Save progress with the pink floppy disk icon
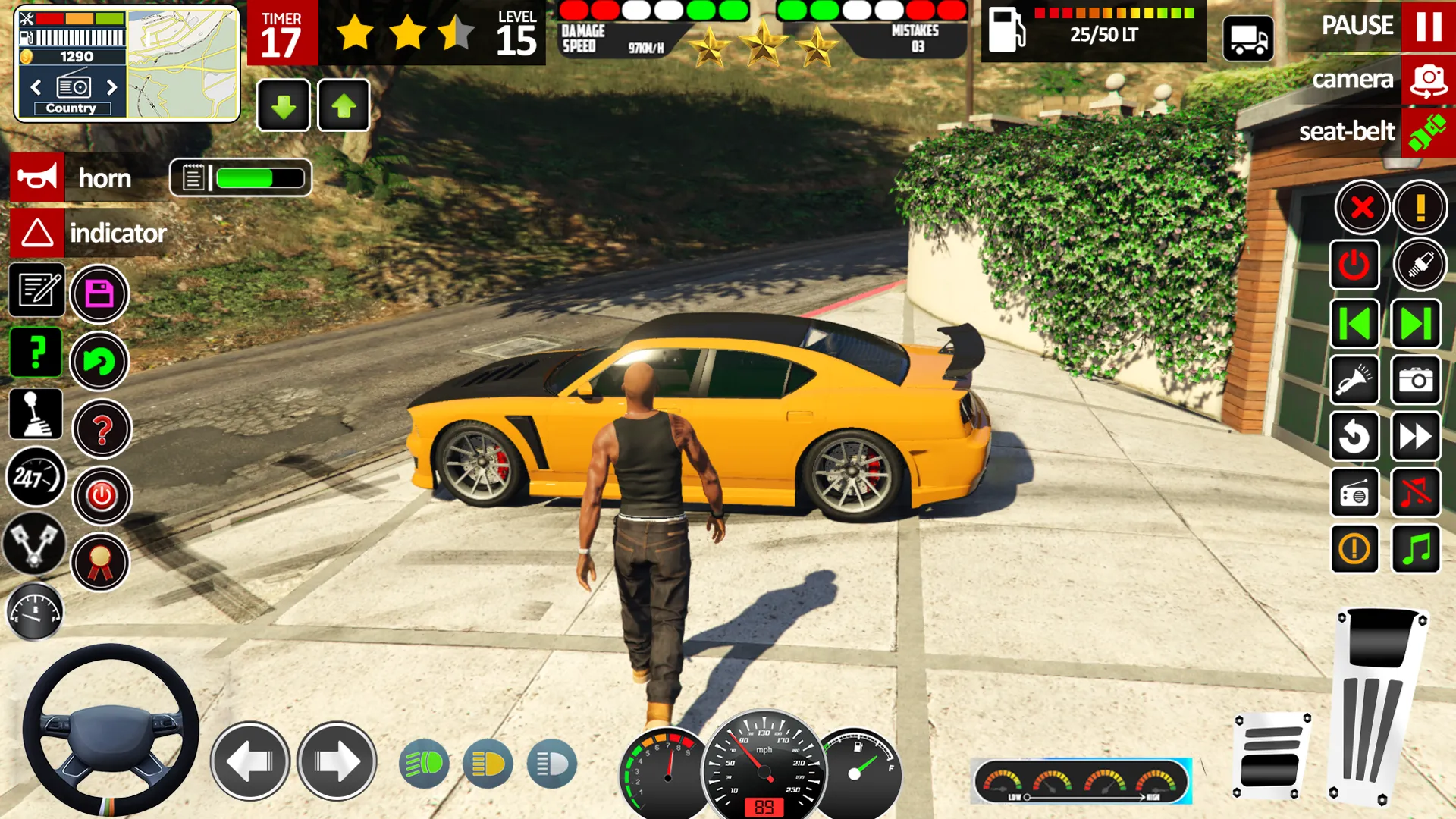1456x819 pixels. 99,294
